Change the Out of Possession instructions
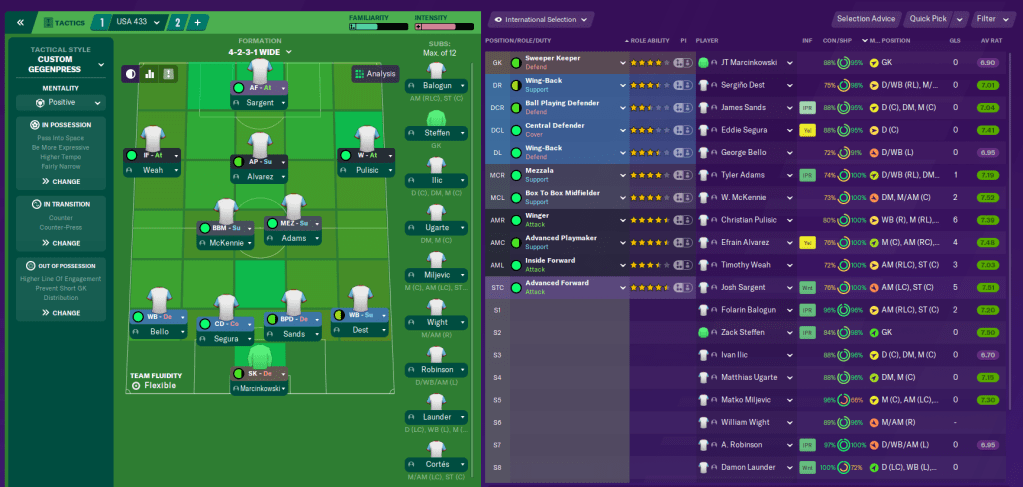The image size is (1023, 487). 61,313
